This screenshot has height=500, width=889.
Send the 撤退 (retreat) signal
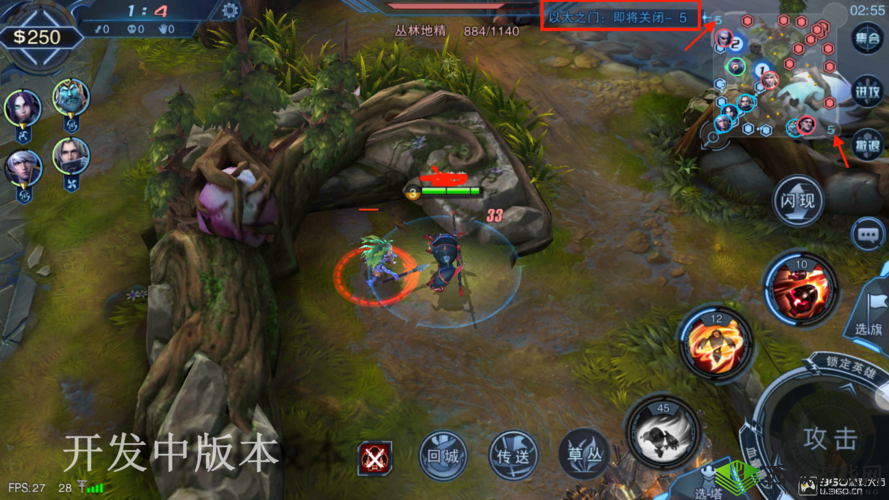tap(867, 145)
